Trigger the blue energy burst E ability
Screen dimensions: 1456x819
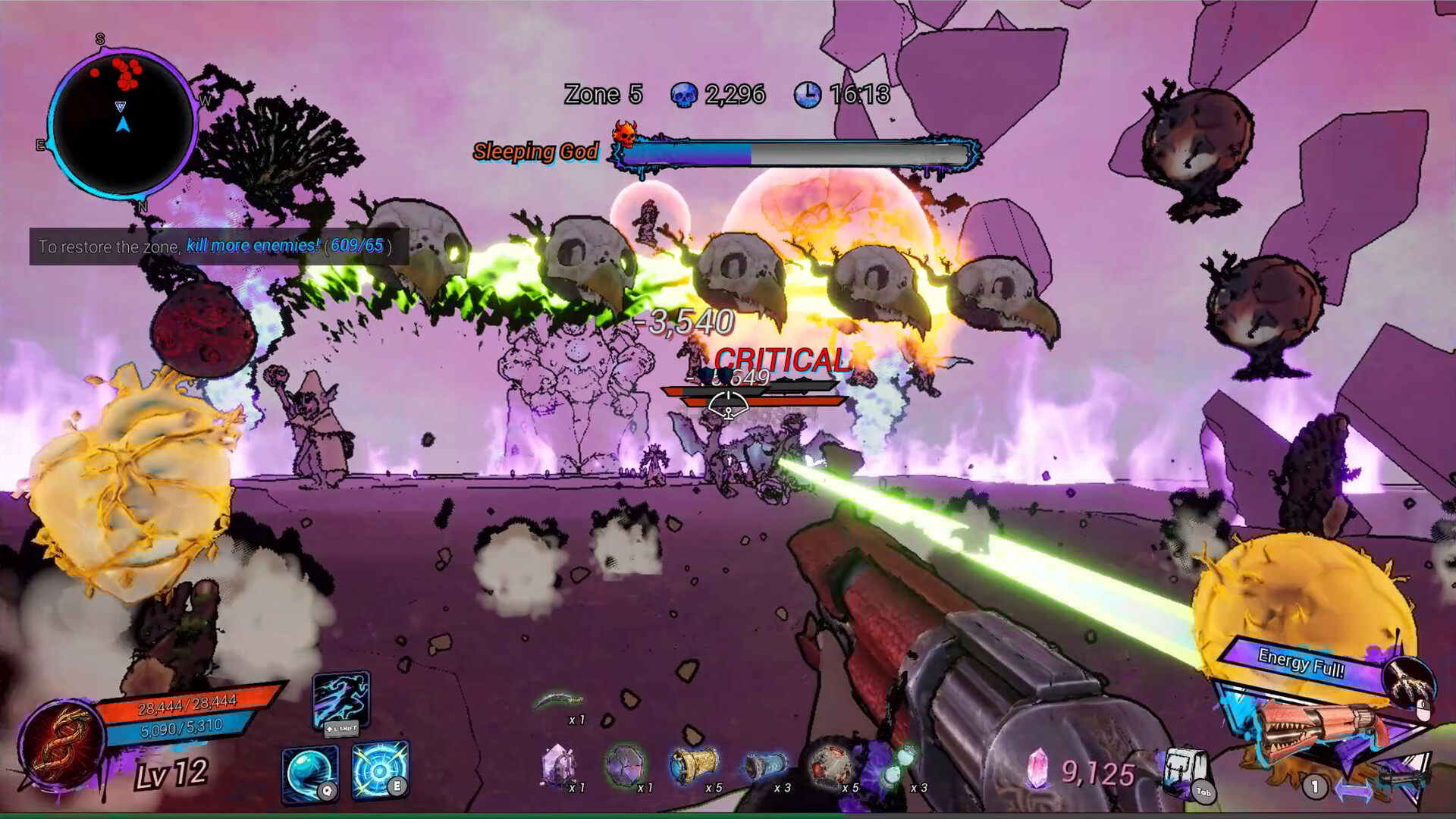coord(380,770)
